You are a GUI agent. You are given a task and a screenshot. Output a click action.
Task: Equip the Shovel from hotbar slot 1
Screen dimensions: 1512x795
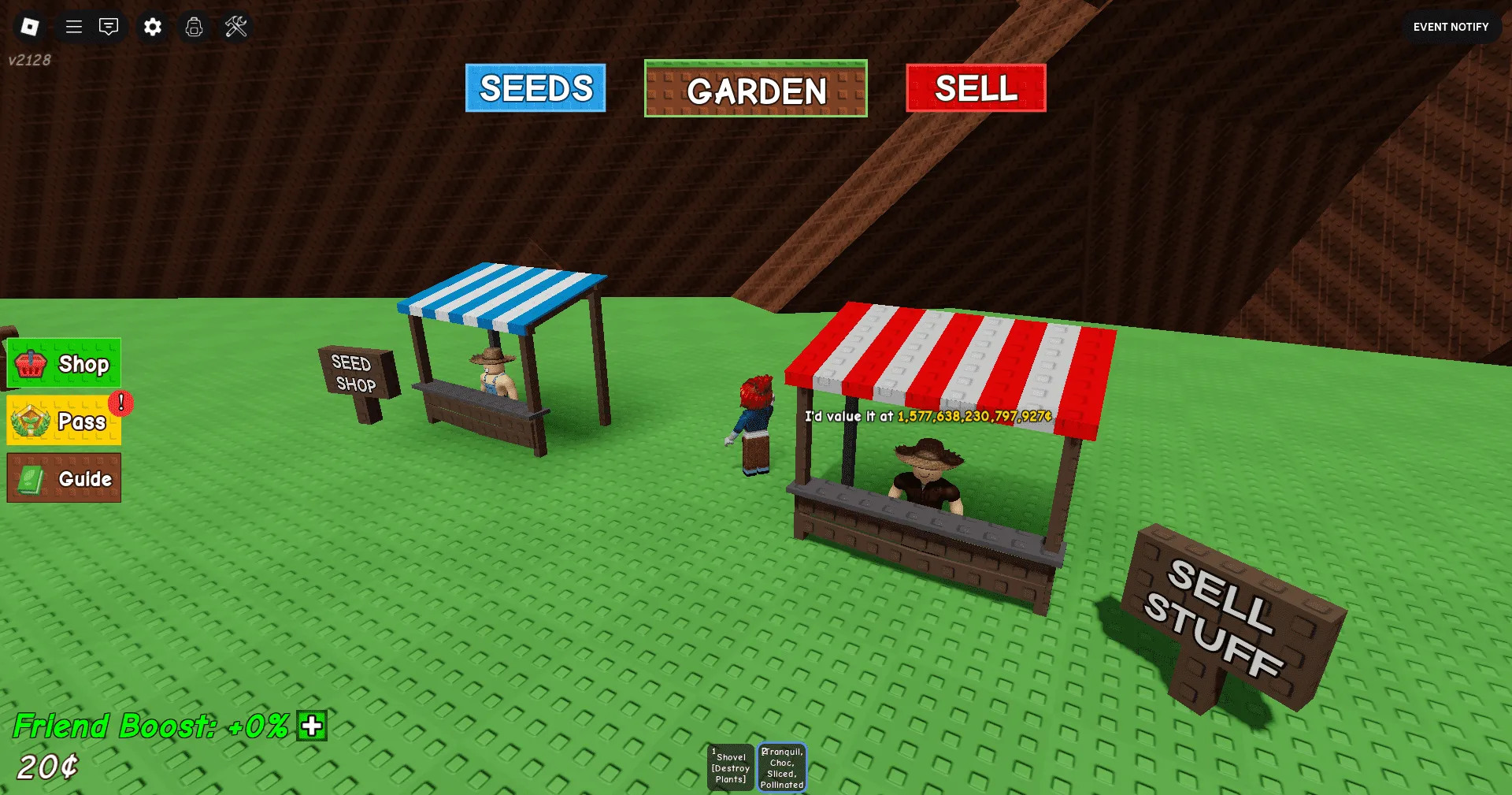point(730,765)
